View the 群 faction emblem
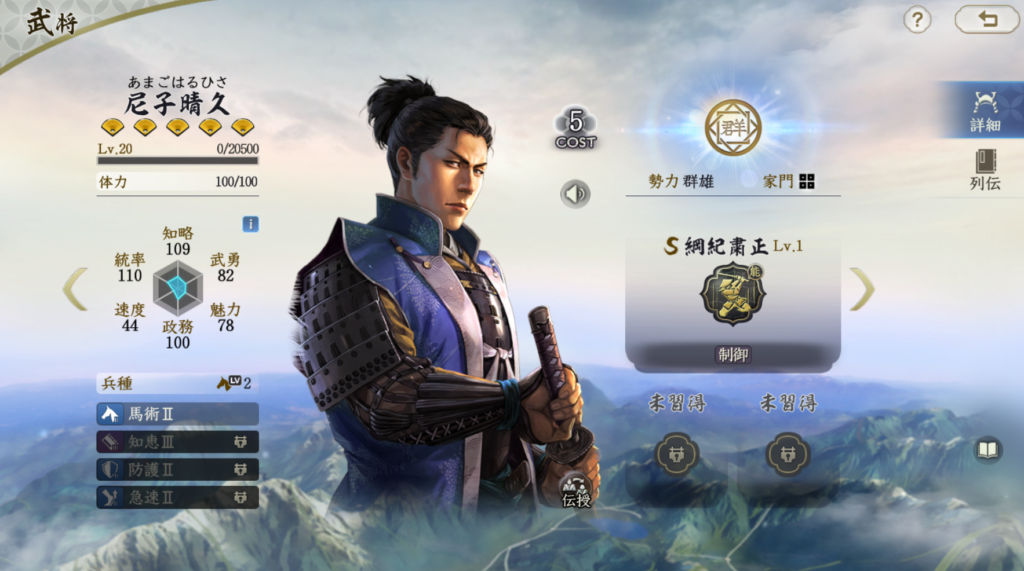1024x571 pixels. [x=733, y=128]
